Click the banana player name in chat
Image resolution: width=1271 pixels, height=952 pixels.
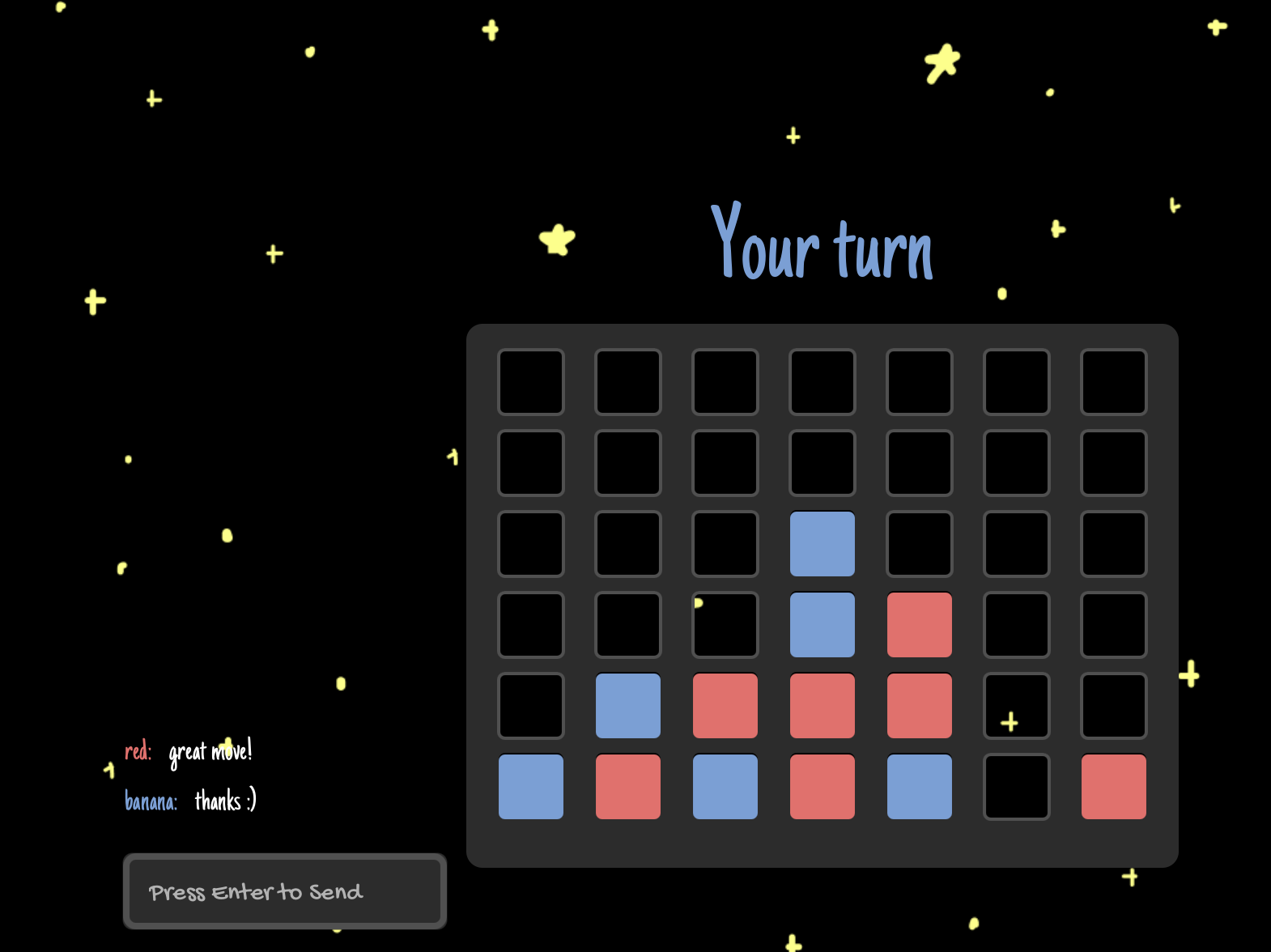[151, 802]
